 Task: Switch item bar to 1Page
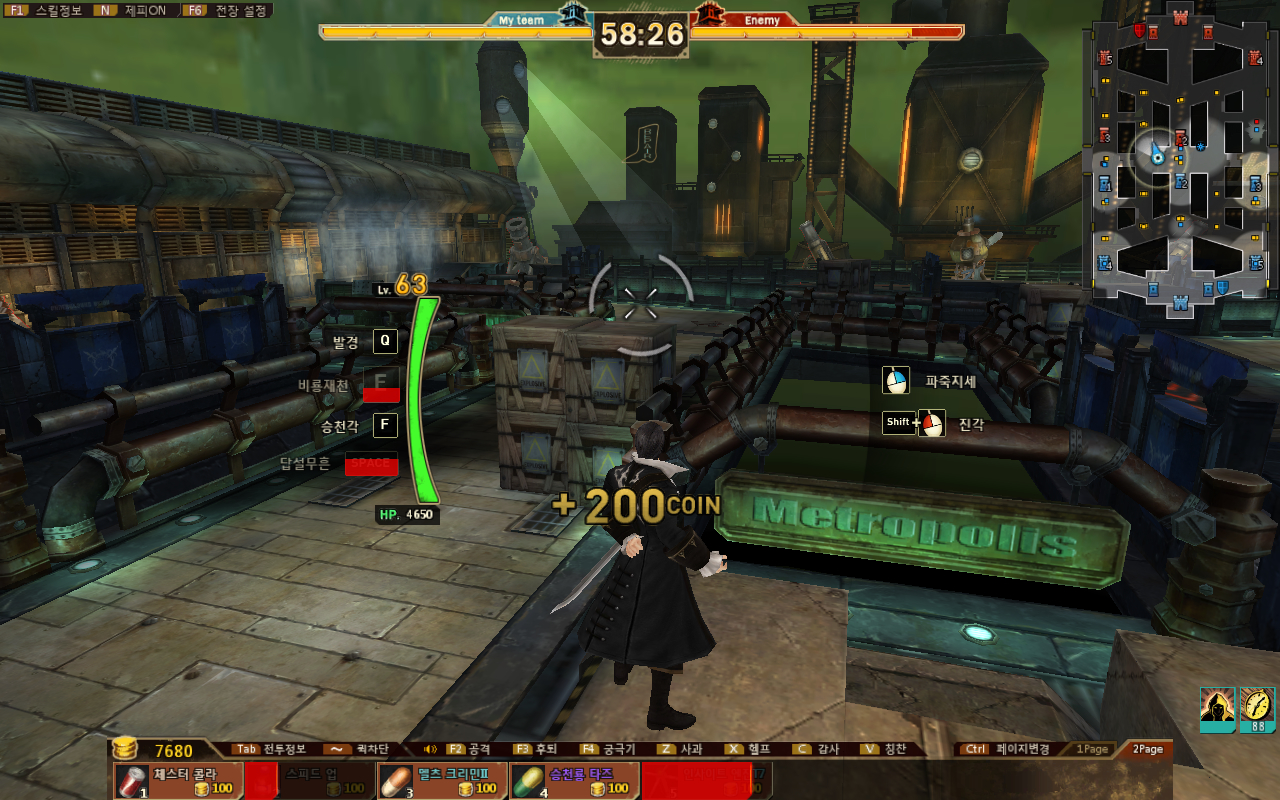click(1092, 749)
